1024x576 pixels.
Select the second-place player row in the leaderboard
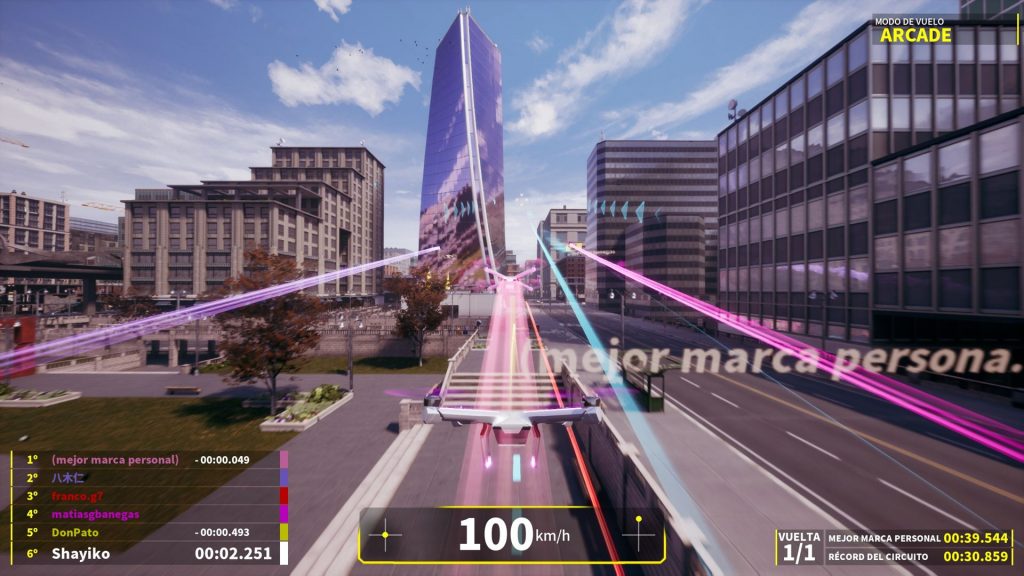pyautogui.click(x=150, y=478)
